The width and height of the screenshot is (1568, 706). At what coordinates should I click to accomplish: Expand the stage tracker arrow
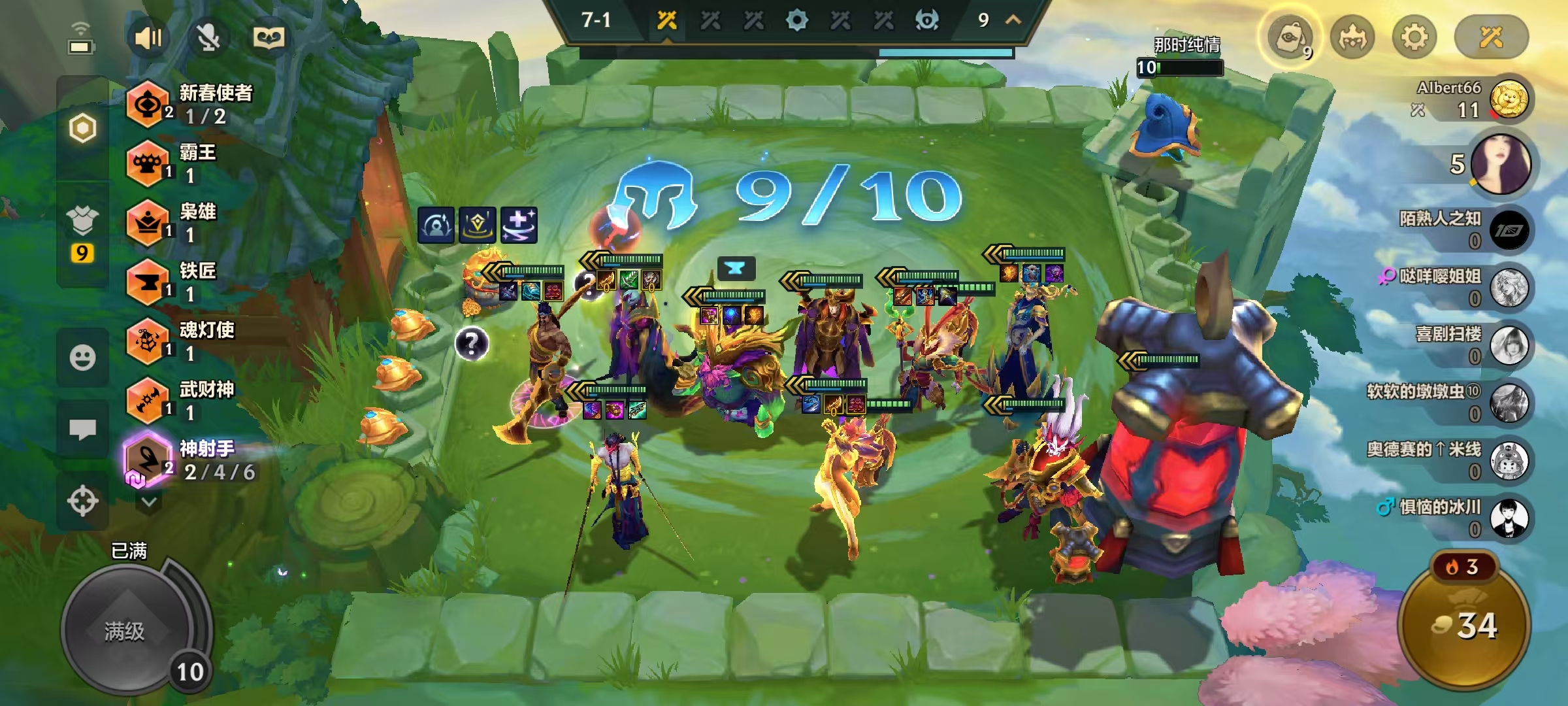1013,20
